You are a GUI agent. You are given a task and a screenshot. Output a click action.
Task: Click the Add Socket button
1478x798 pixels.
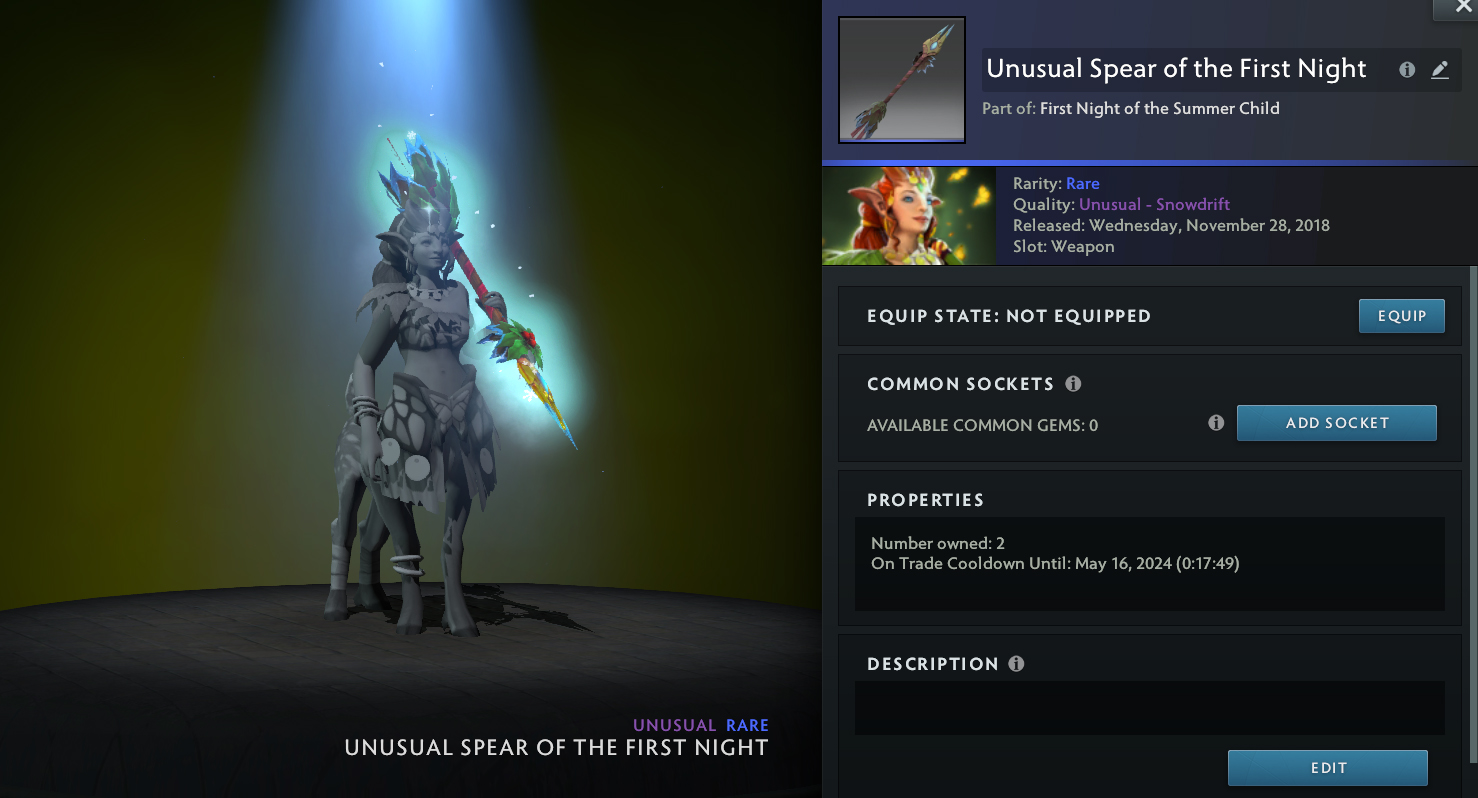point(1336,423)
